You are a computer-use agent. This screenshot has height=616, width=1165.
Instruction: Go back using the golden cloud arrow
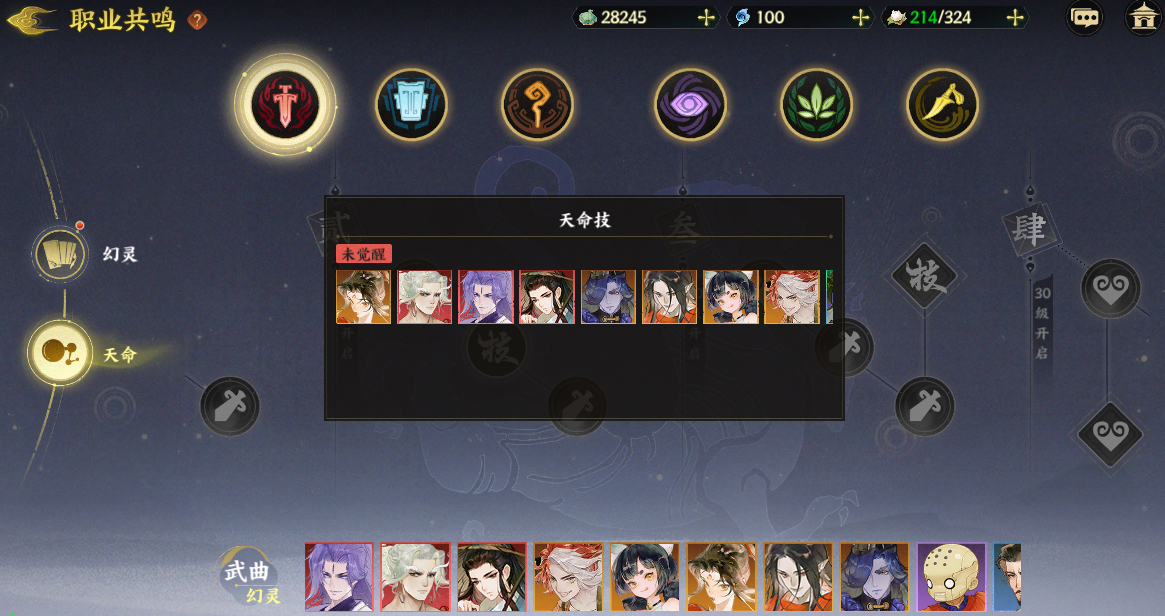coord(31,21)
